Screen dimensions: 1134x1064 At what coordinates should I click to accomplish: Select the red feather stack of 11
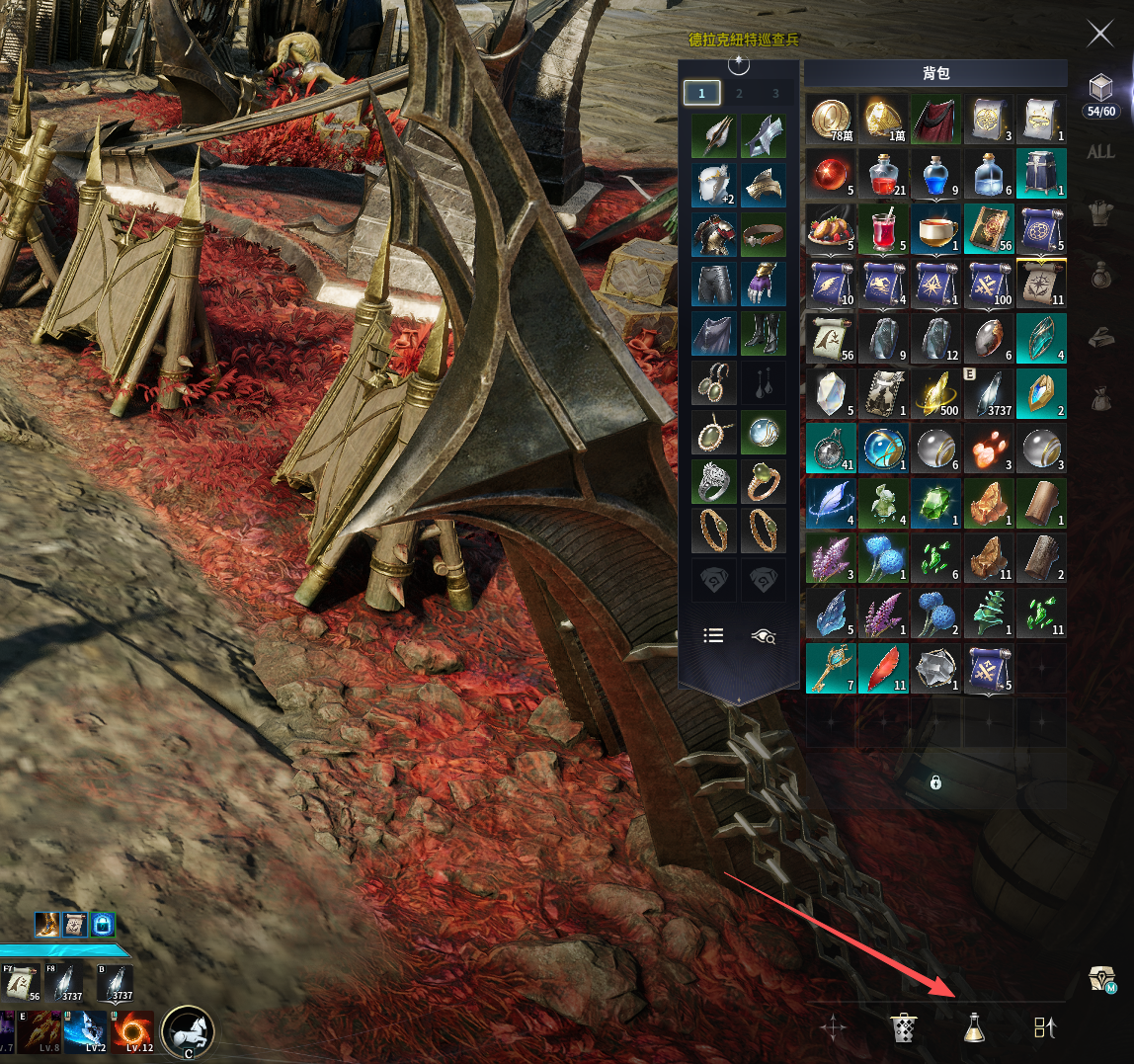pyautogui.click(x=884, y=667)
